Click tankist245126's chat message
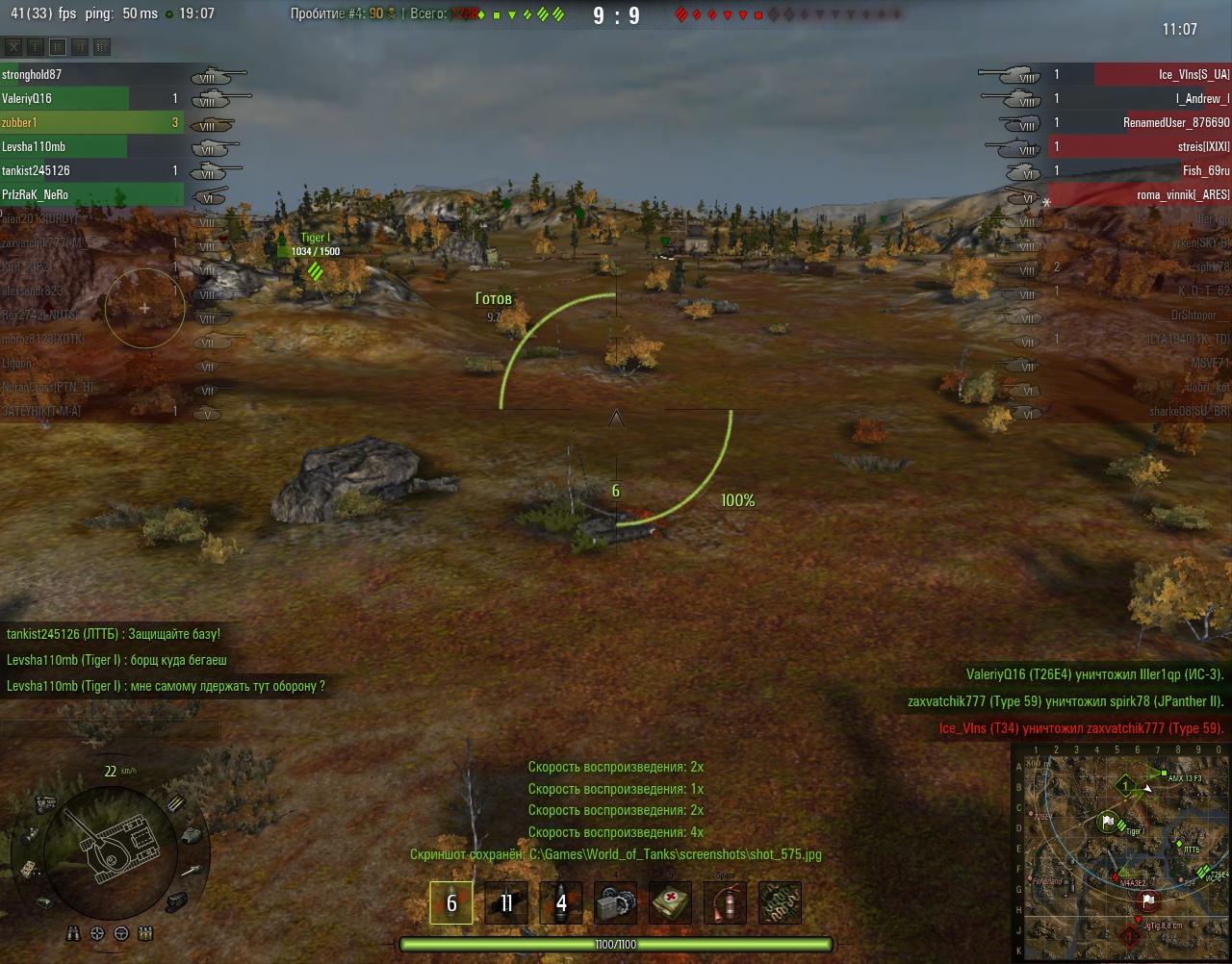Viewport: 1232px width, 964px height. (114, 634)
